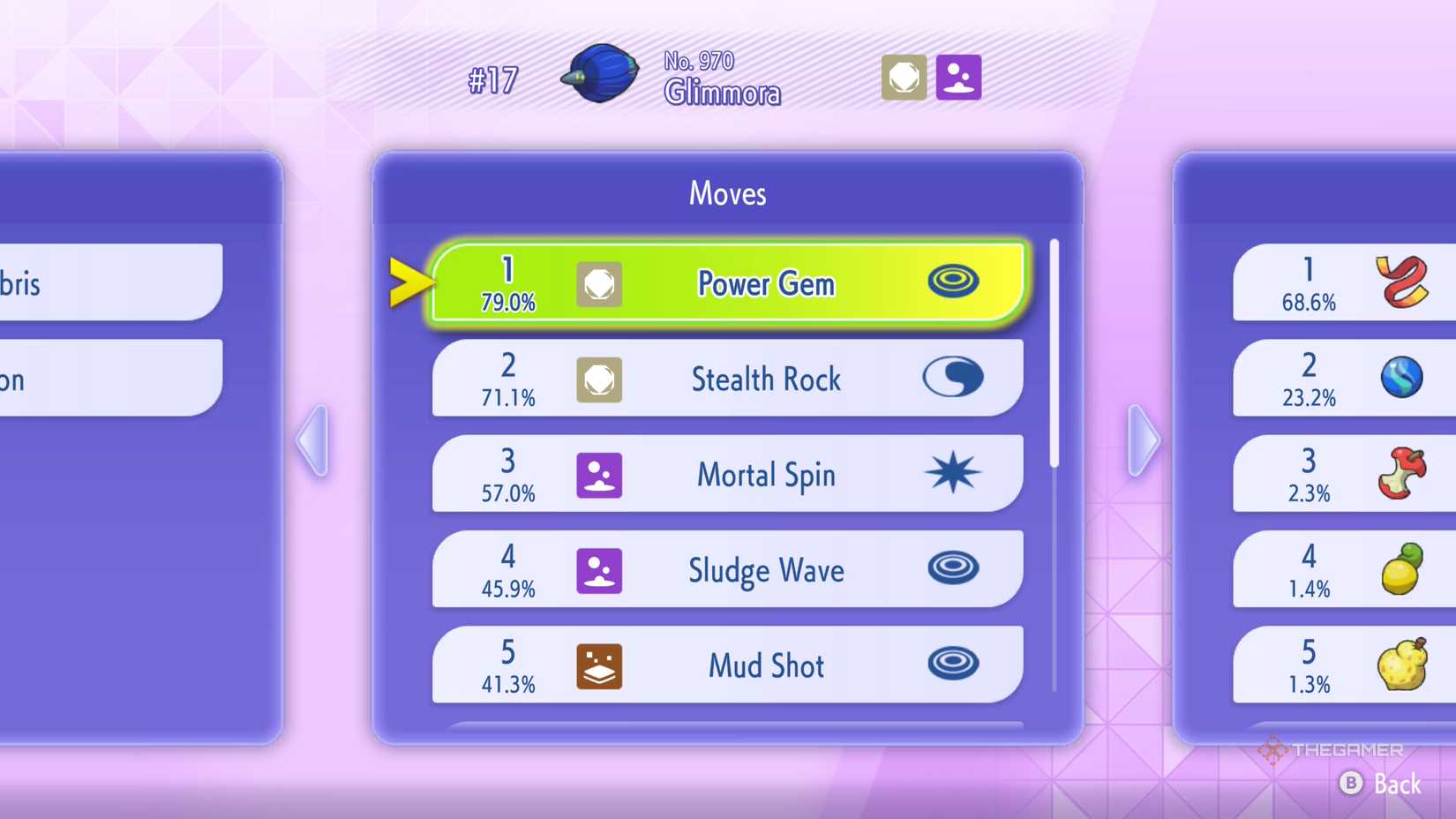The height and width of the screenshot is (819, 1456).
Task: Click the Moves panel title
Action: coord(726,193)
